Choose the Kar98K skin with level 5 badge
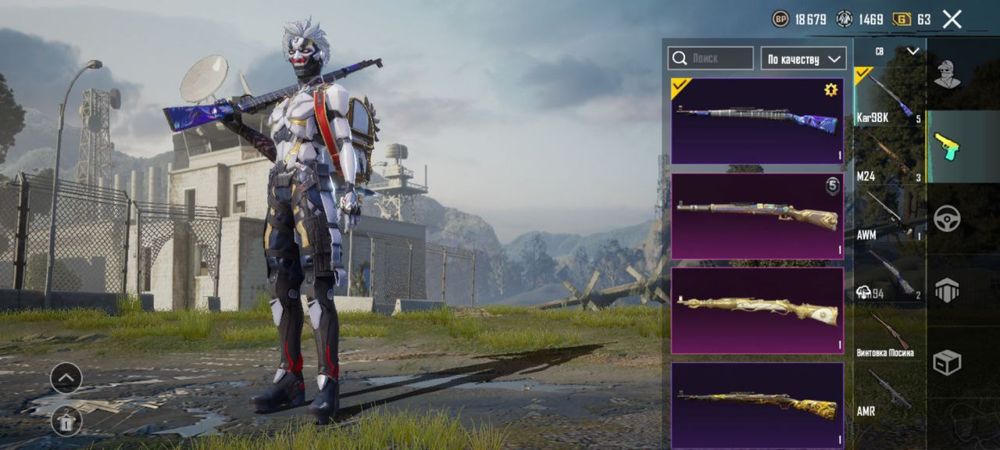The height and width of the screenshot is (450, 1000). [x=757, y=216]
